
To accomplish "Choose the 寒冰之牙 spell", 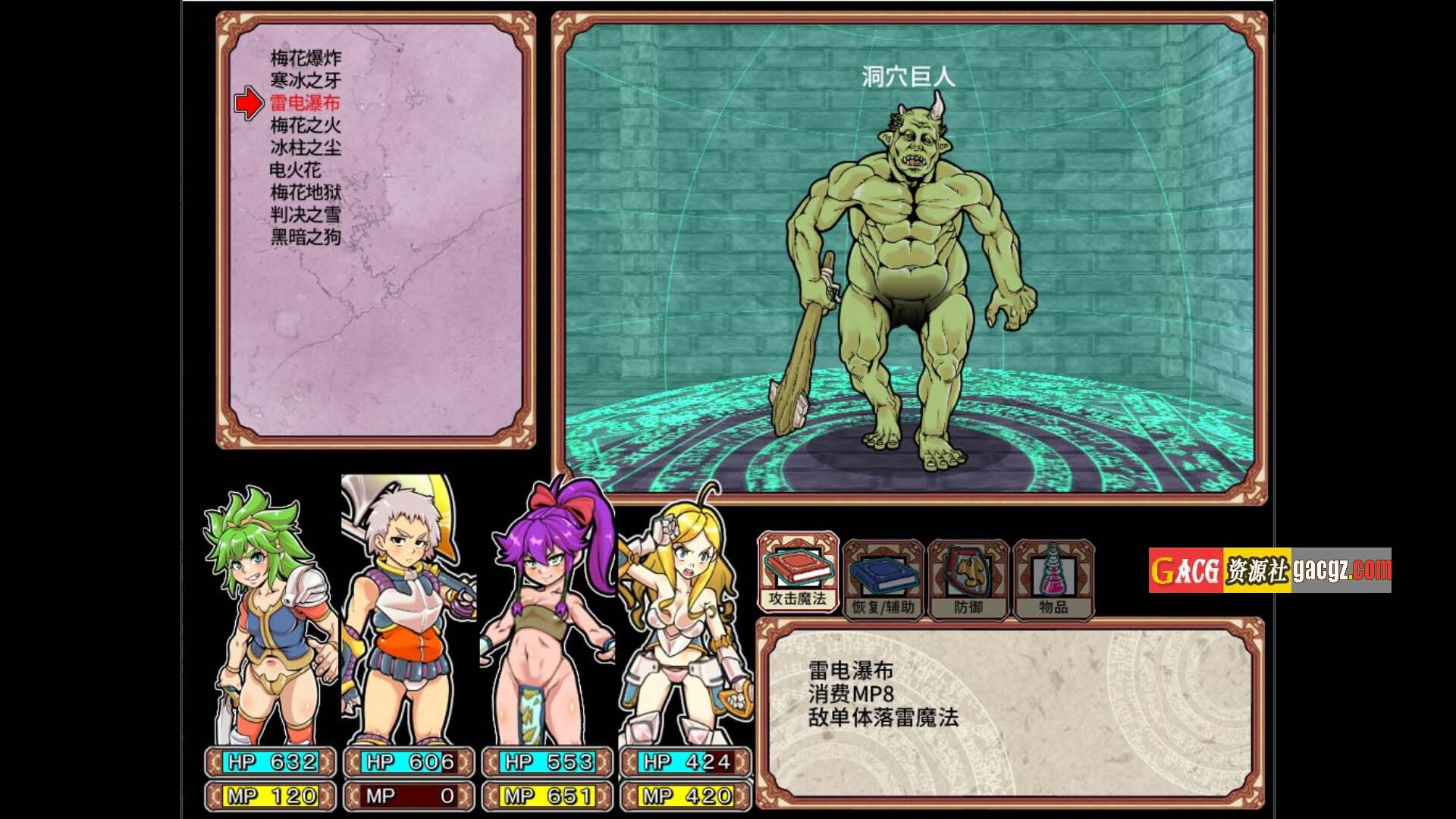I will click(x=306, y=80).
